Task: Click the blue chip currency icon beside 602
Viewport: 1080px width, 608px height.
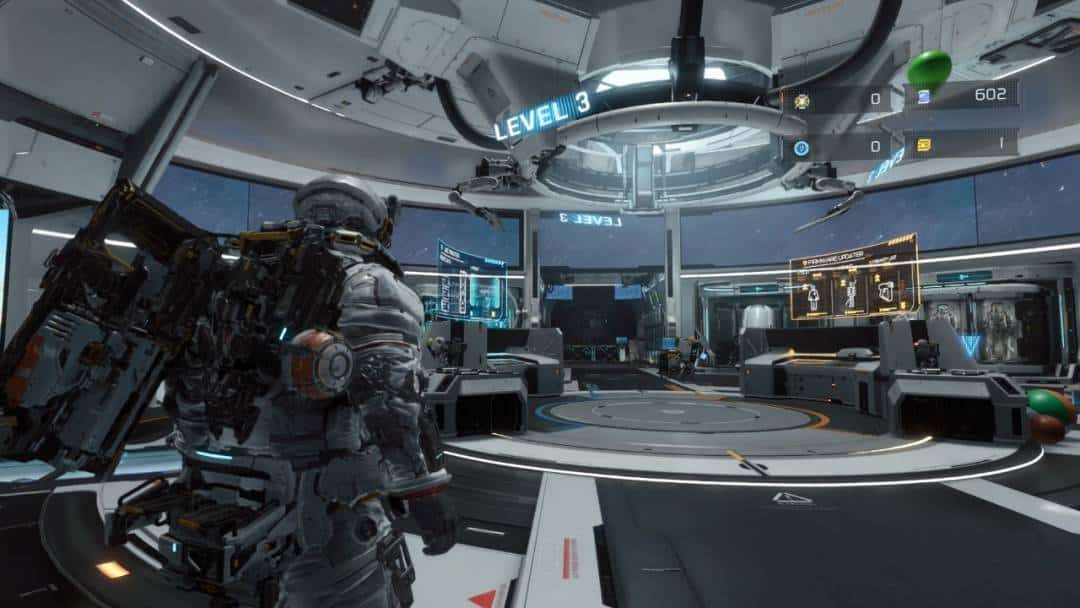Action: click(x=923, y=97)
